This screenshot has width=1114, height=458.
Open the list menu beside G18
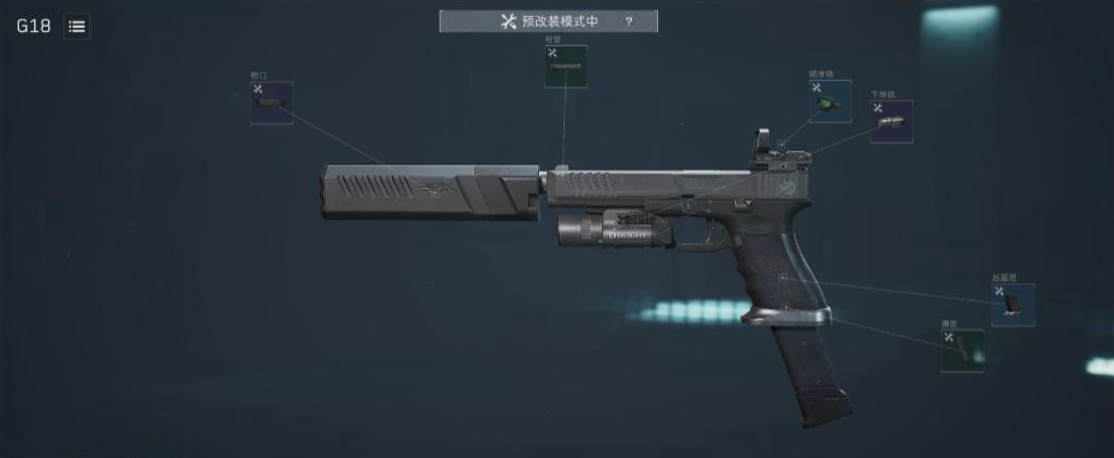tap(77, 27)
